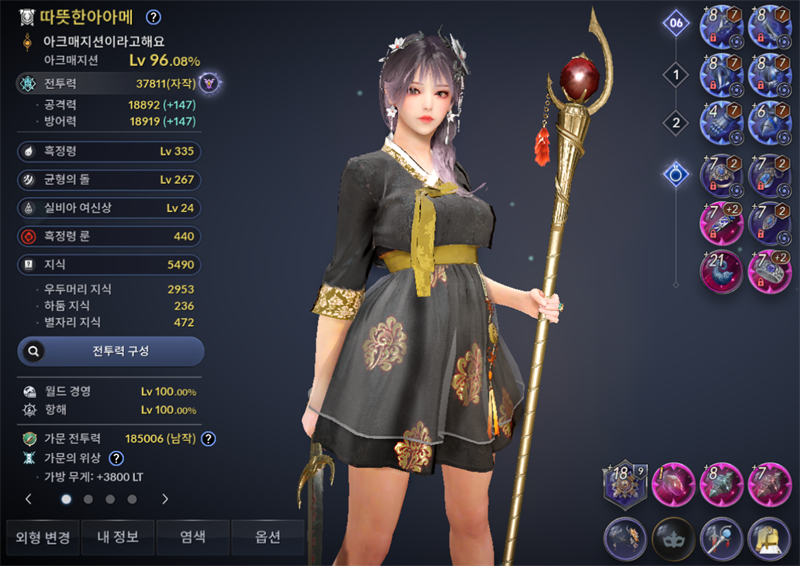Switch to the 염색 tab
This screenshot has height=566, width=800.
(192, 538)
